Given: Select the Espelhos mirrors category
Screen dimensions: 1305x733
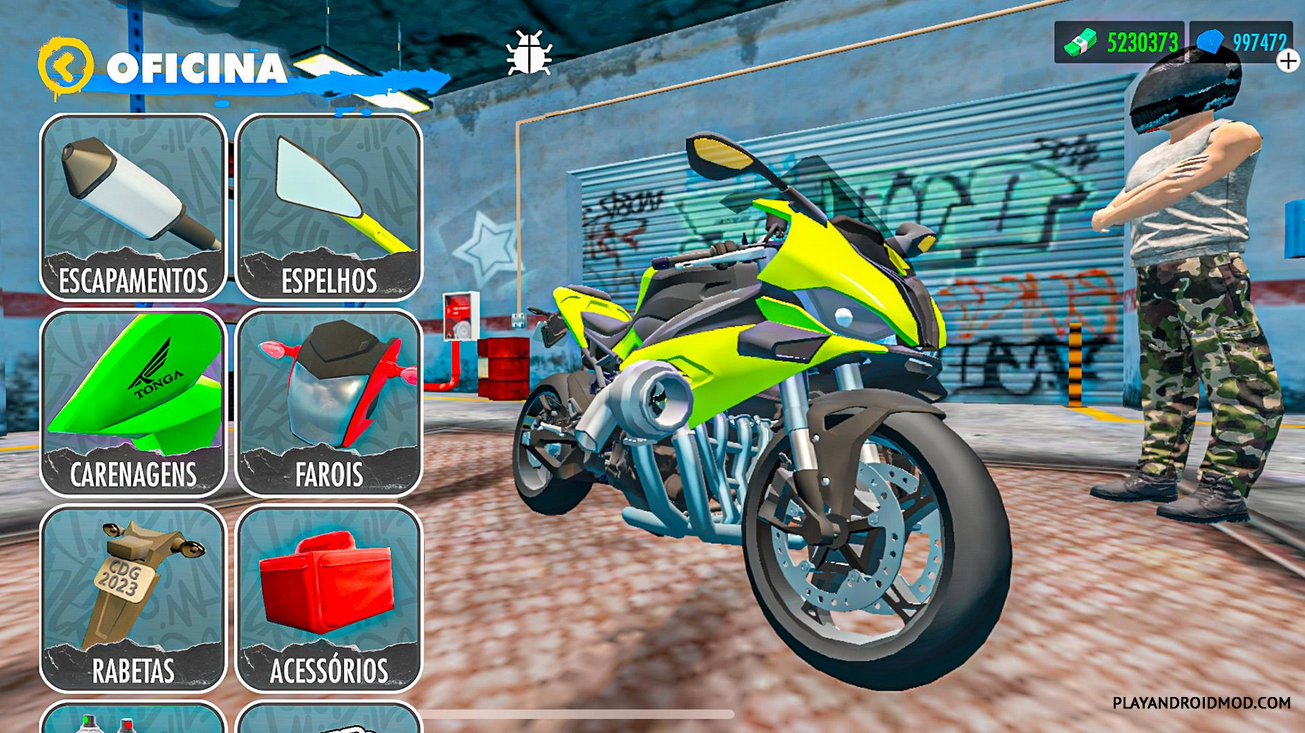Looking at the screenshot, I should pos(329,207).
